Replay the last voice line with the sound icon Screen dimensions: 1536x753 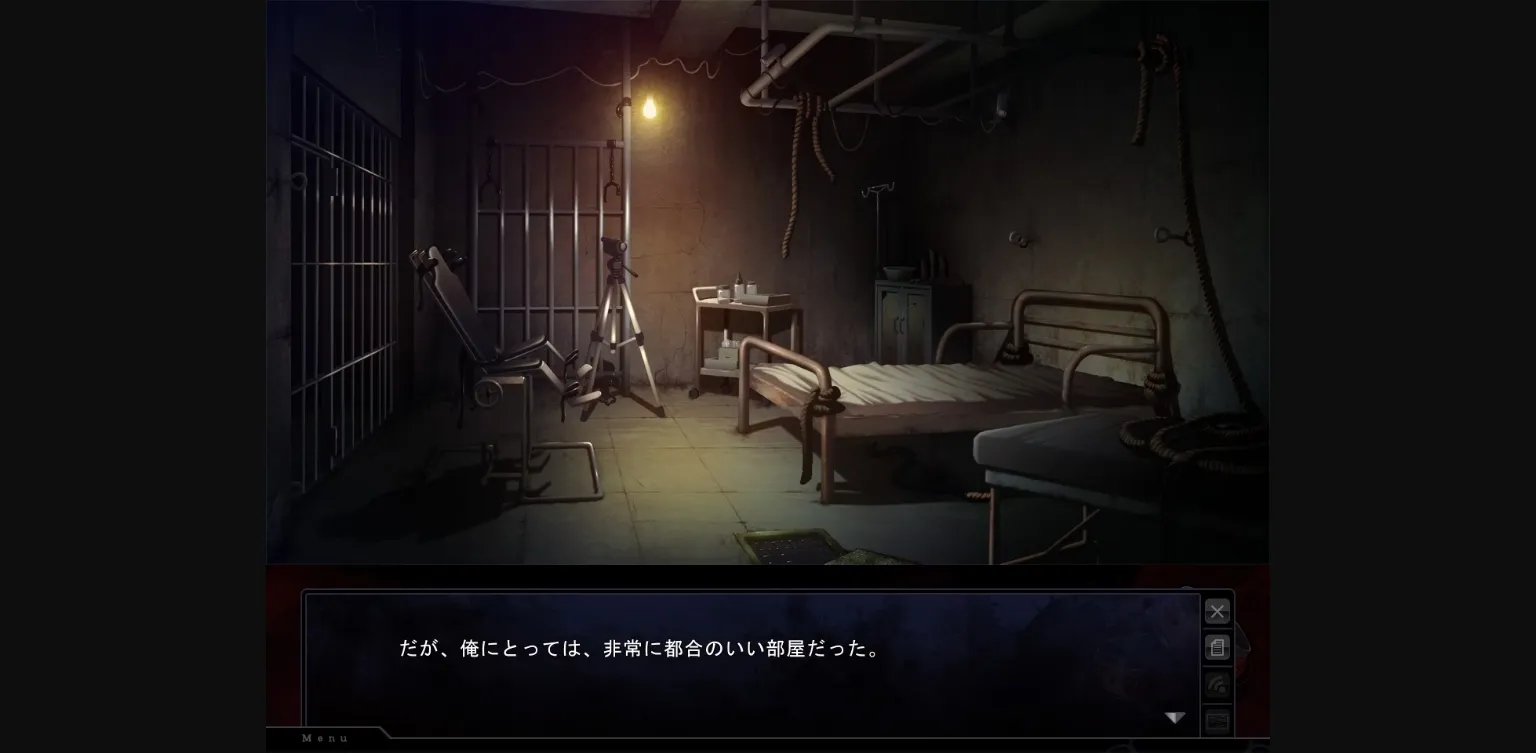[1217, 683]
